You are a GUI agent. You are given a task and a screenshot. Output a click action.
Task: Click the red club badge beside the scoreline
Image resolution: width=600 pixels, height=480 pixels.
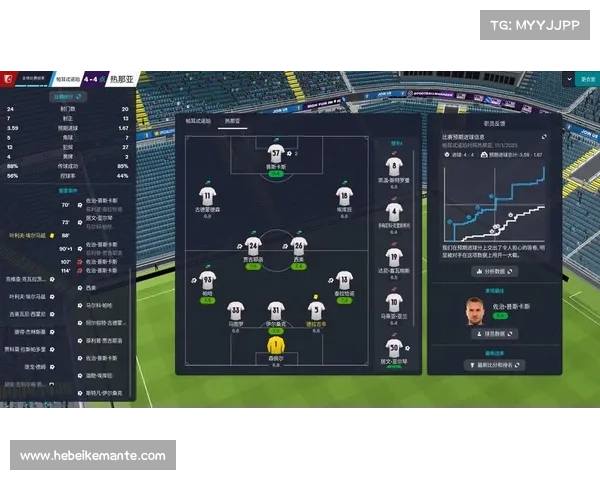tap(8, 79)
